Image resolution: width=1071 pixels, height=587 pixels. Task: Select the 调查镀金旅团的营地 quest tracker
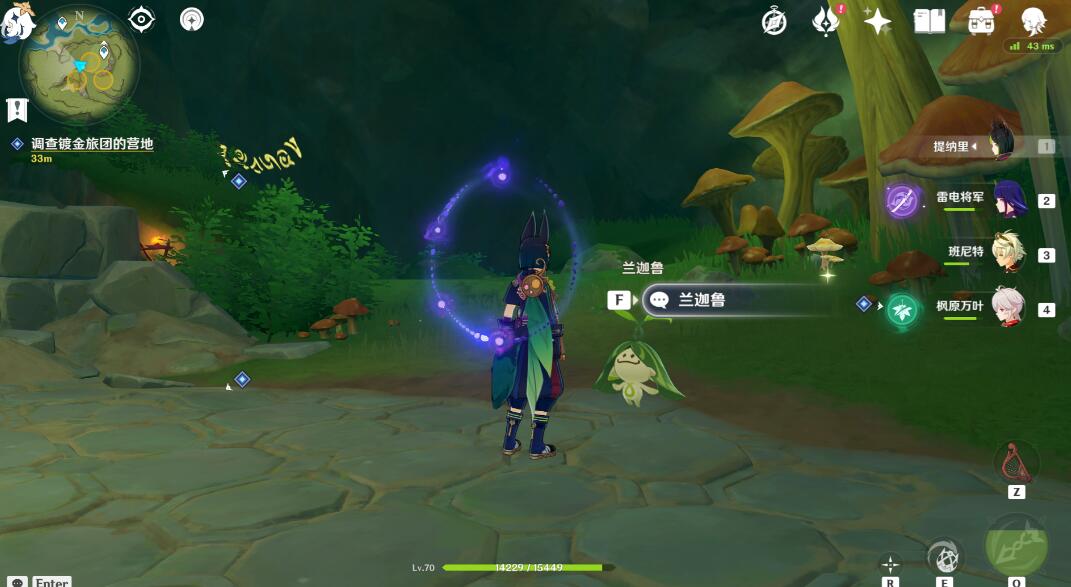click(x=92, y=144)
